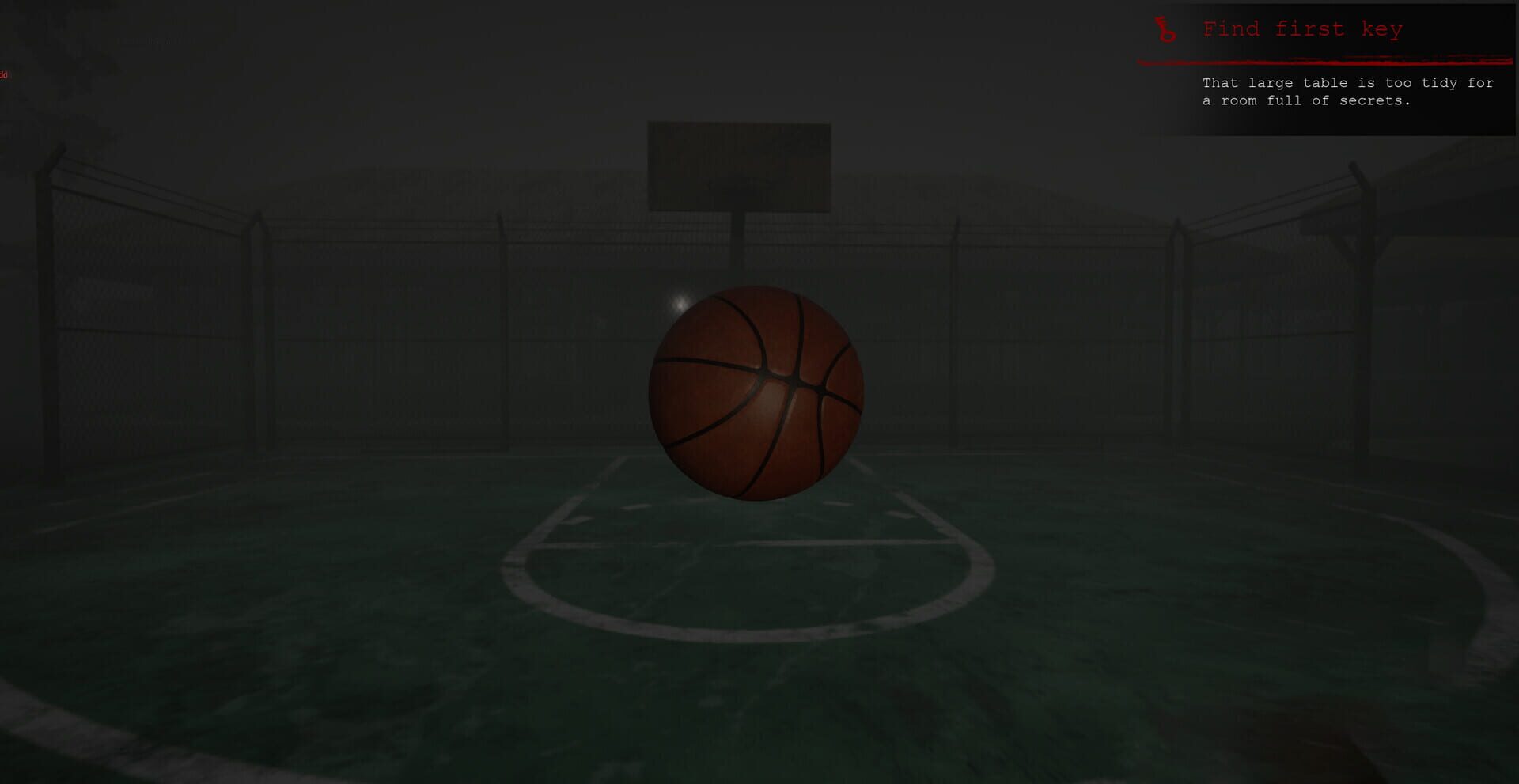Select the basketball backboard above the ball

pos(738,164)
